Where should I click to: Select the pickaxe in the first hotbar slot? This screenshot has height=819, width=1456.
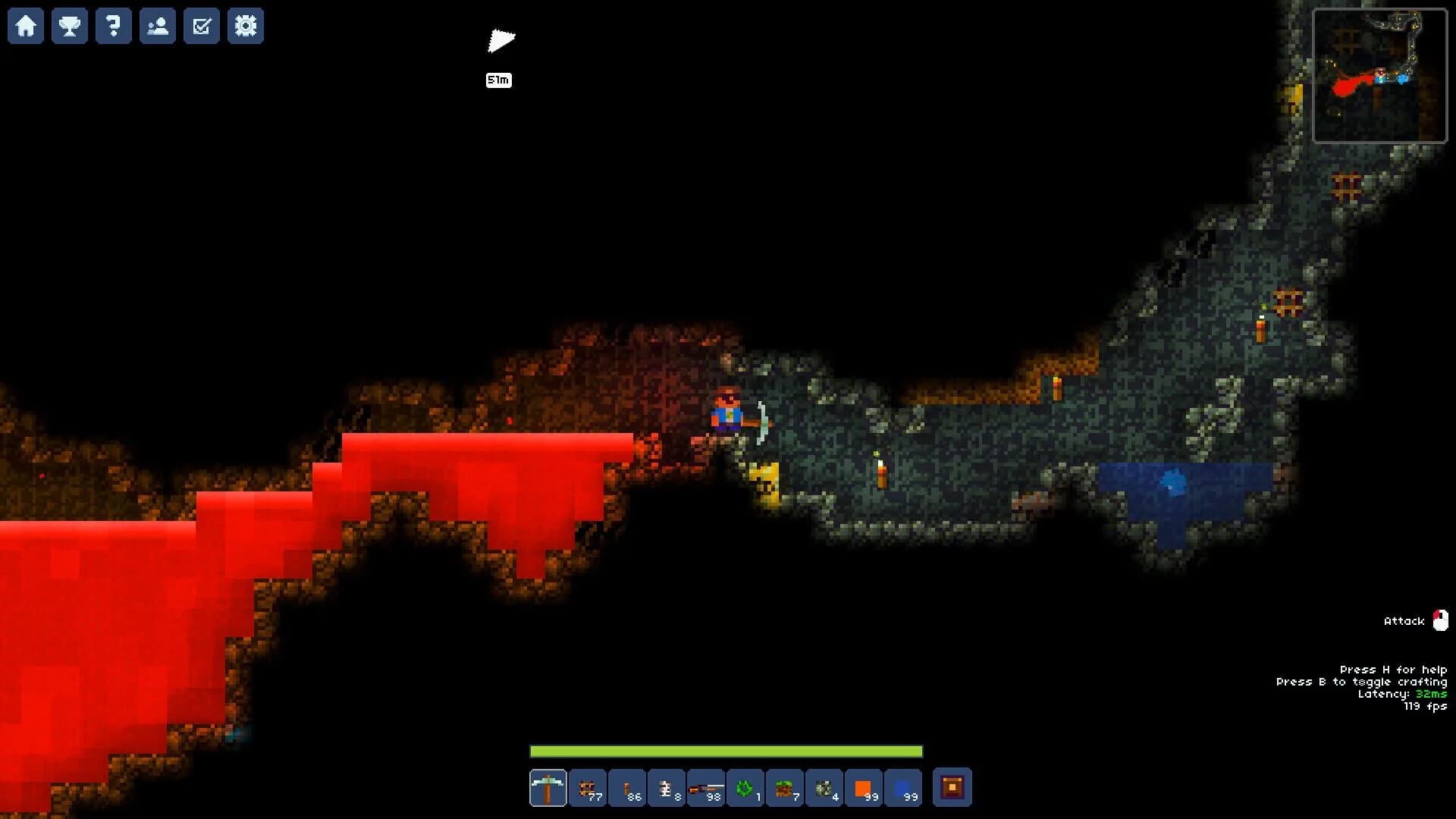click(548, 789)
